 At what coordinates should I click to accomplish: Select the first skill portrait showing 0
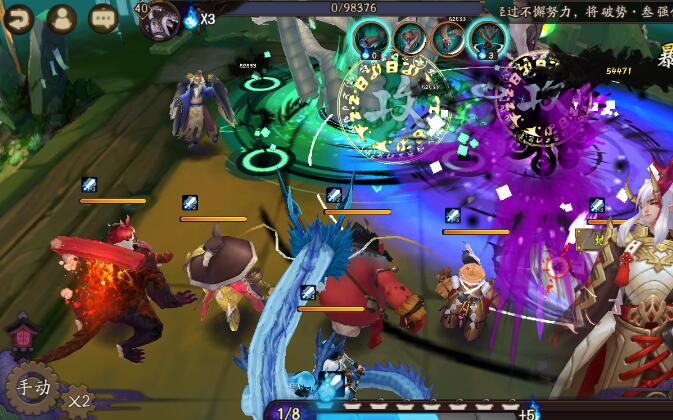point(370,40)
